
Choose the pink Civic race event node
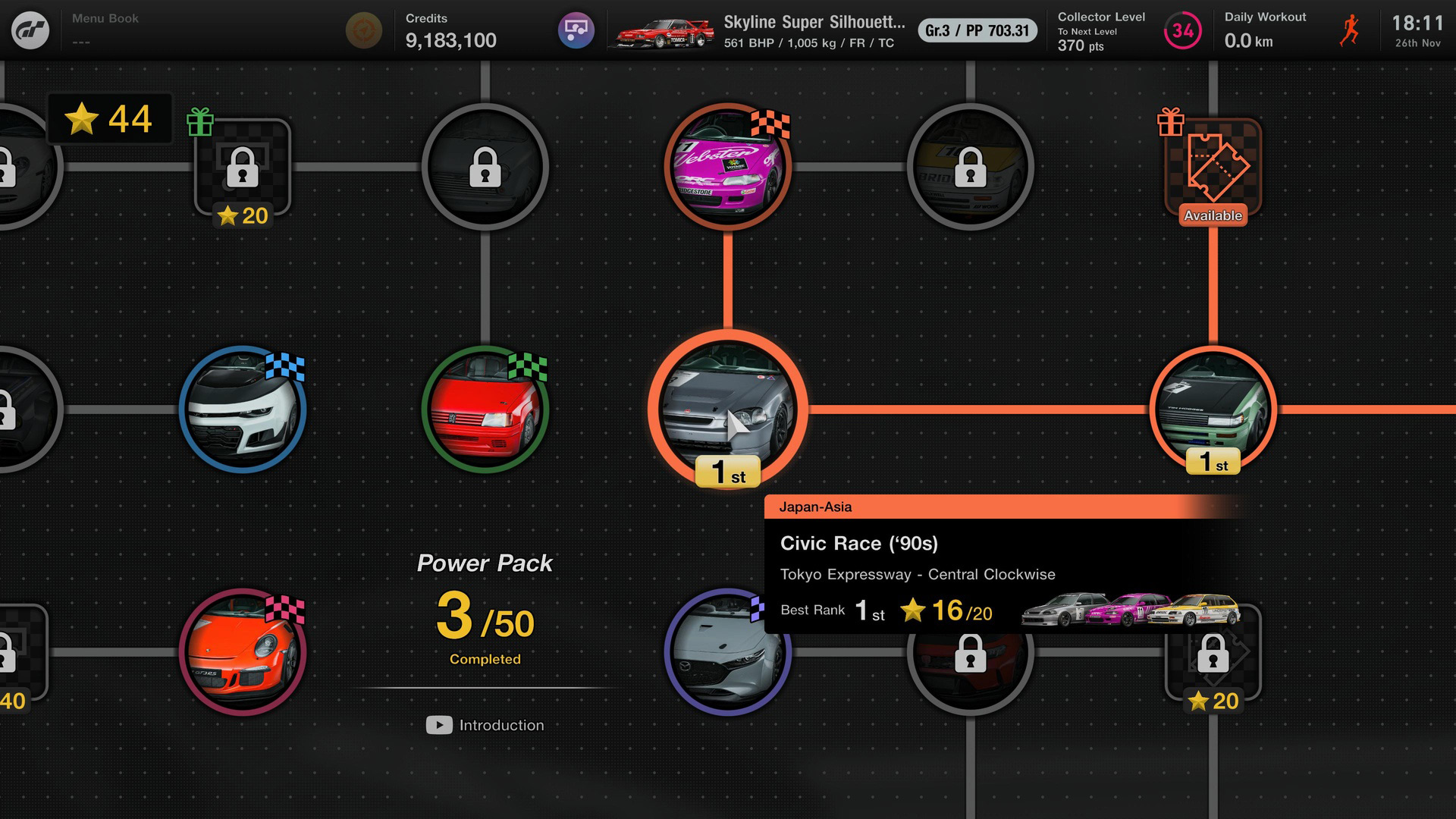[727, 166]
